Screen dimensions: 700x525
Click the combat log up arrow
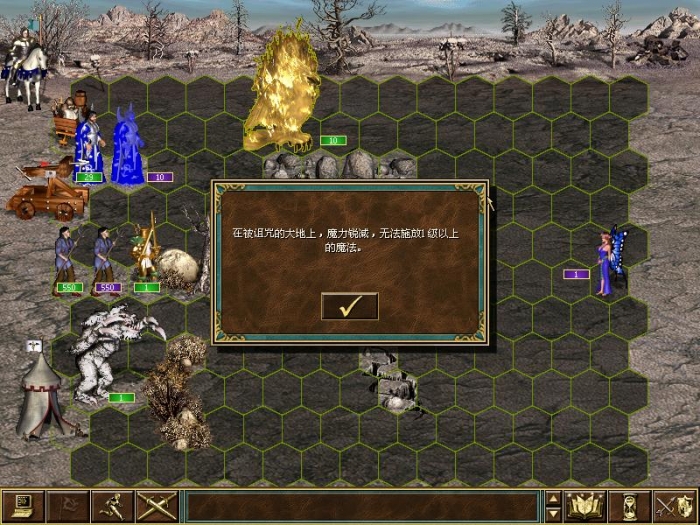click(554, 499)
